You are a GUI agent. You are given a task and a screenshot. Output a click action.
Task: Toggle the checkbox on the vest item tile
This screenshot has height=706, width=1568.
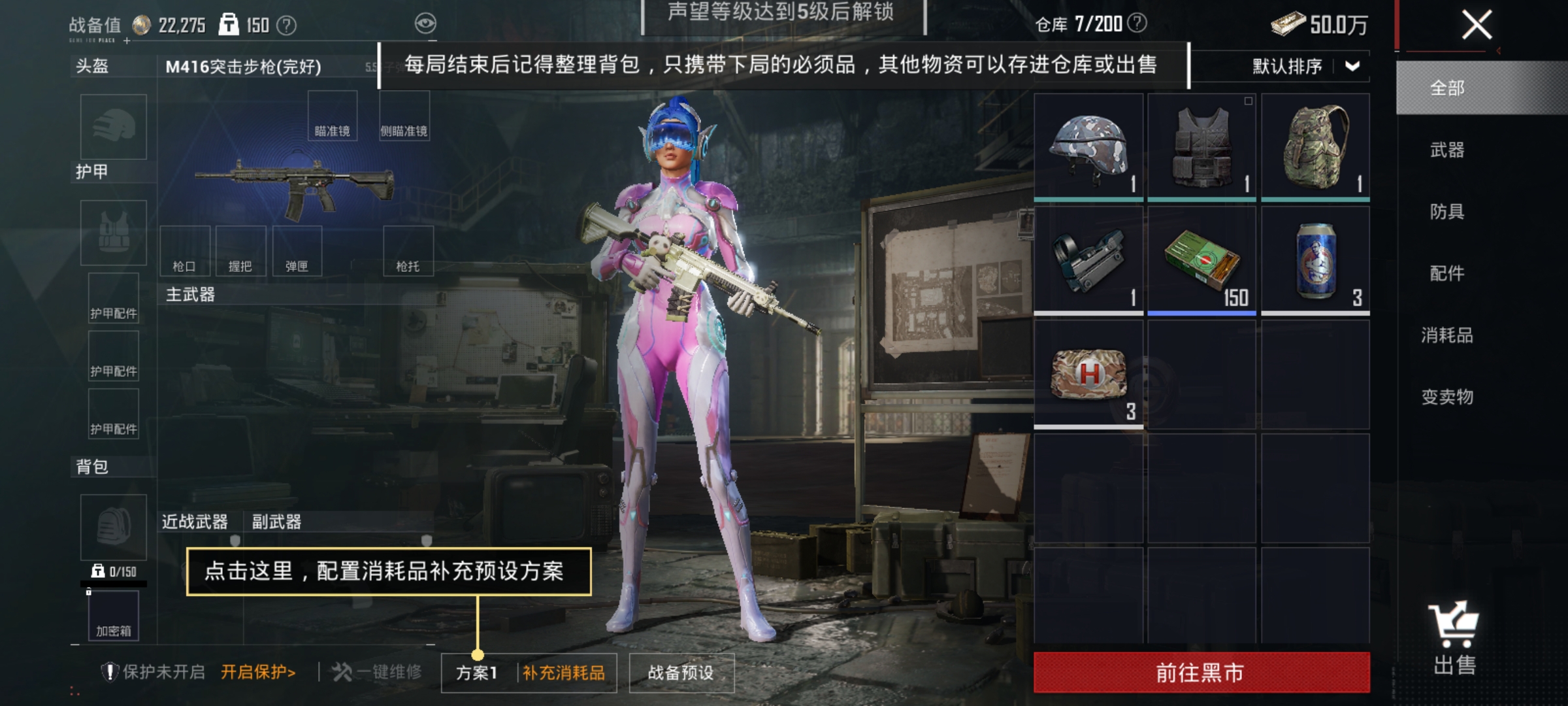[1249, 101]
